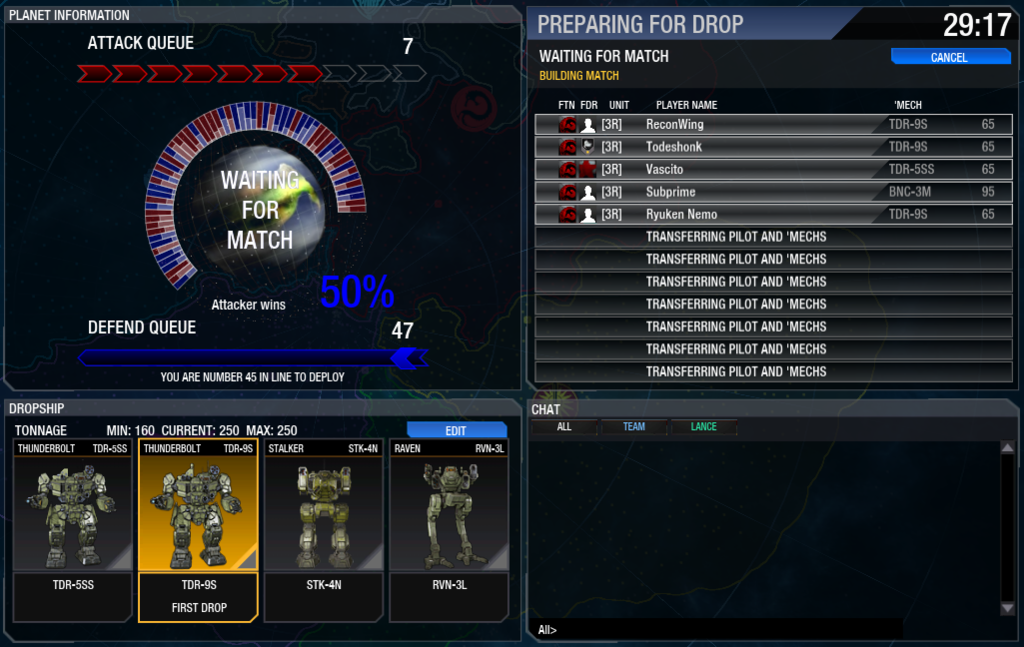Switch chat to the Team channel
The width and height of the screenshot is (1024, 647).
click(634, 427)
